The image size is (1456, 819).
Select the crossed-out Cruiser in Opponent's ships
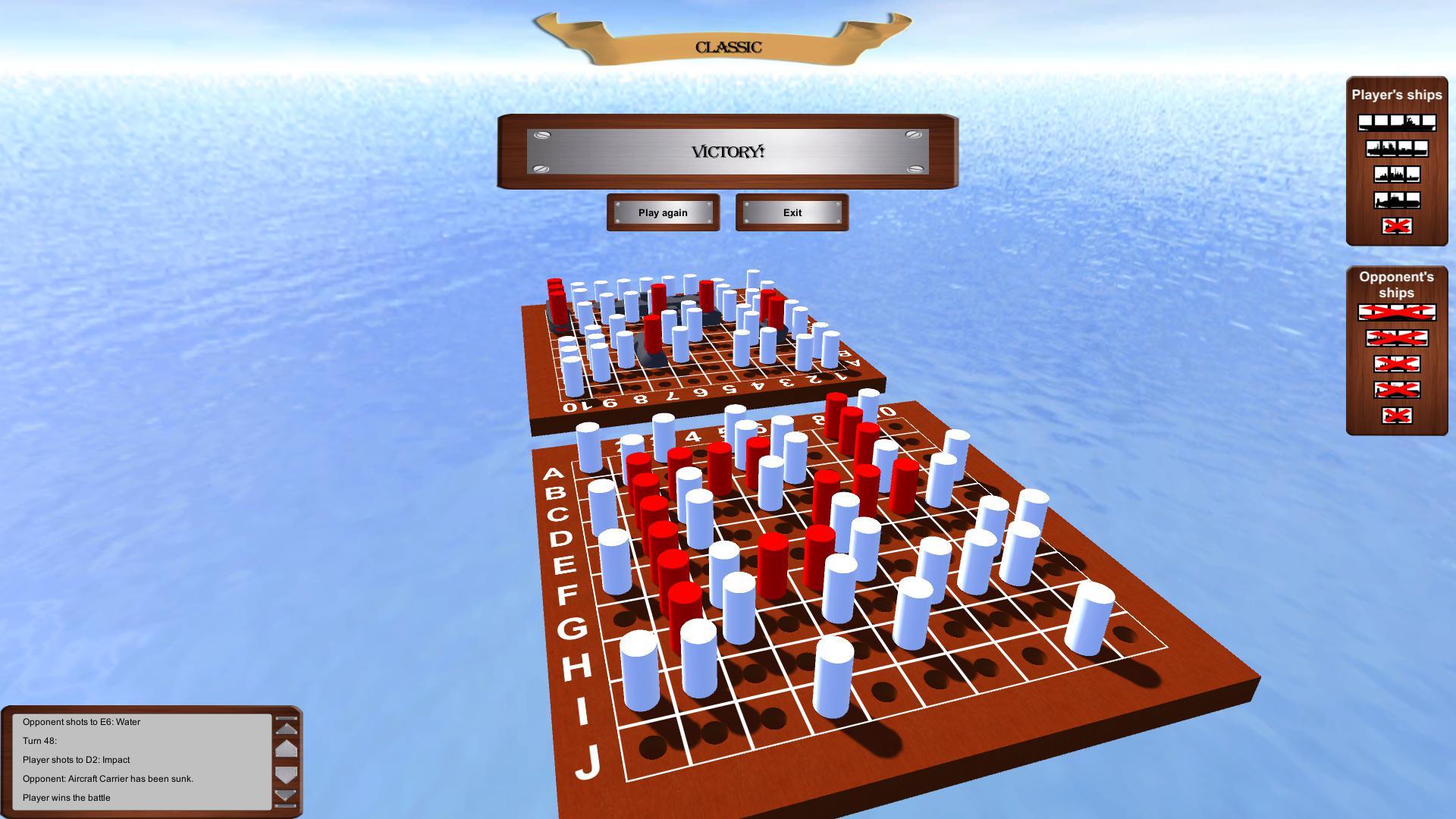click(x=1396, y=363)
